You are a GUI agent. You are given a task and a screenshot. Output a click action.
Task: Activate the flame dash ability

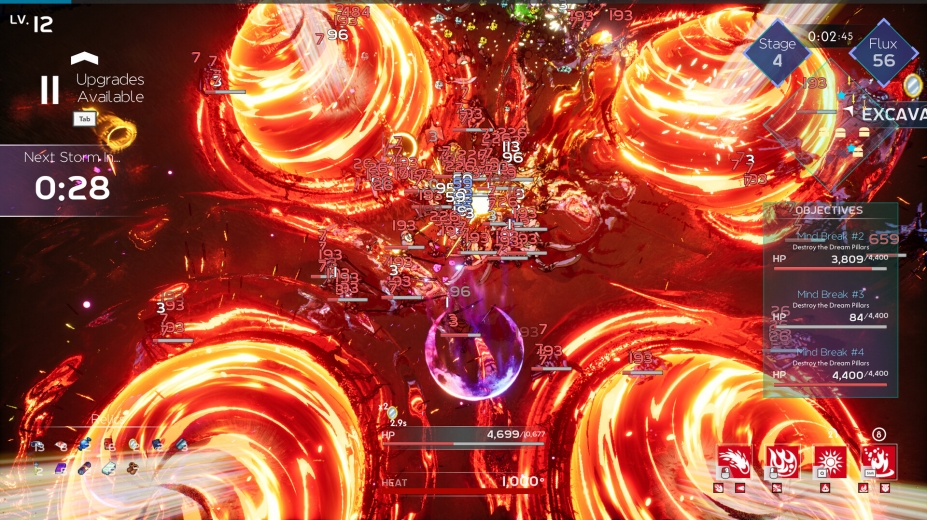click(879, 462)
